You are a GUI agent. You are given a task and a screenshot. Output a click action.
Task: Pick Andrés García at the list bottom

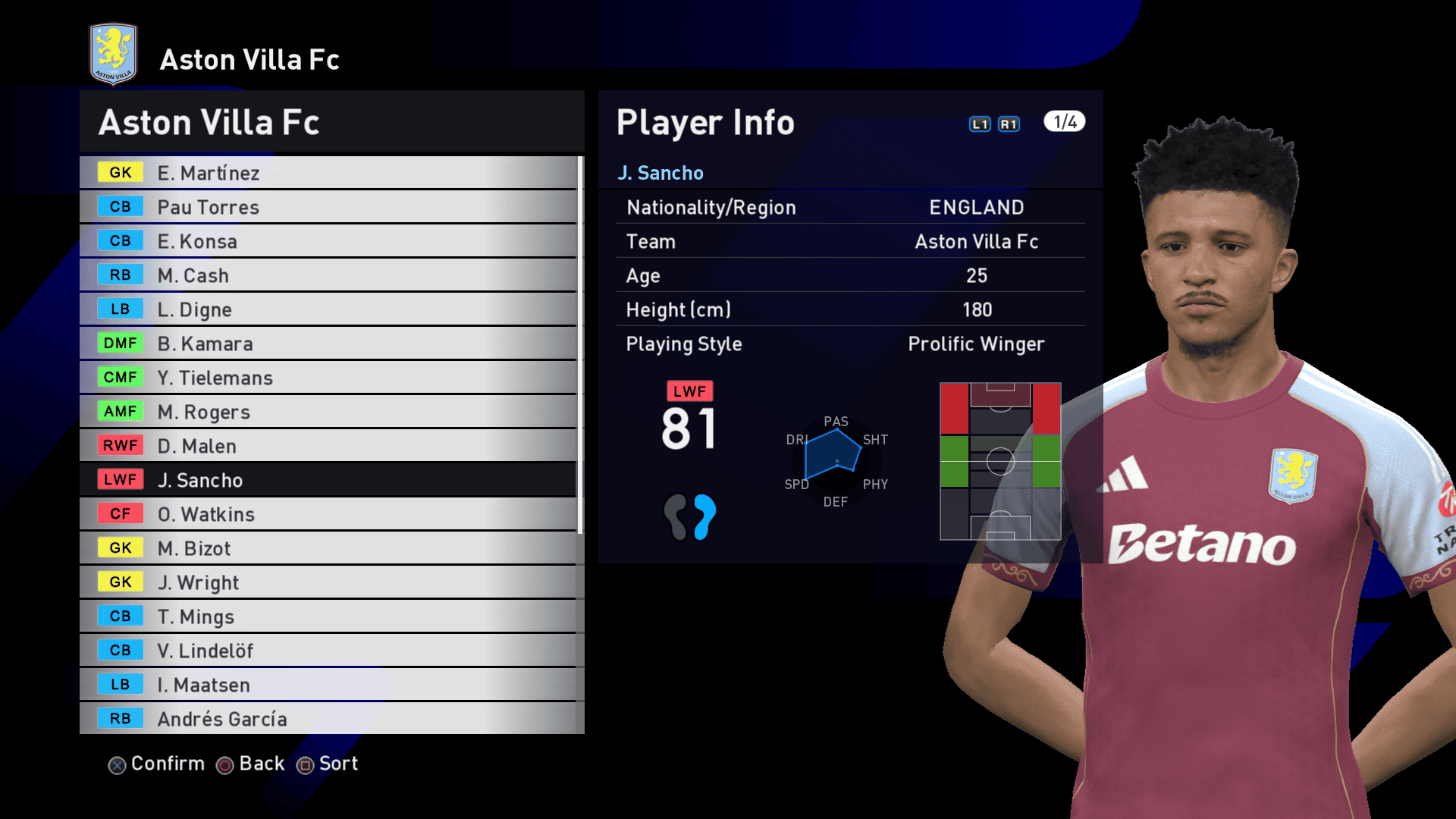click(328, 719)
